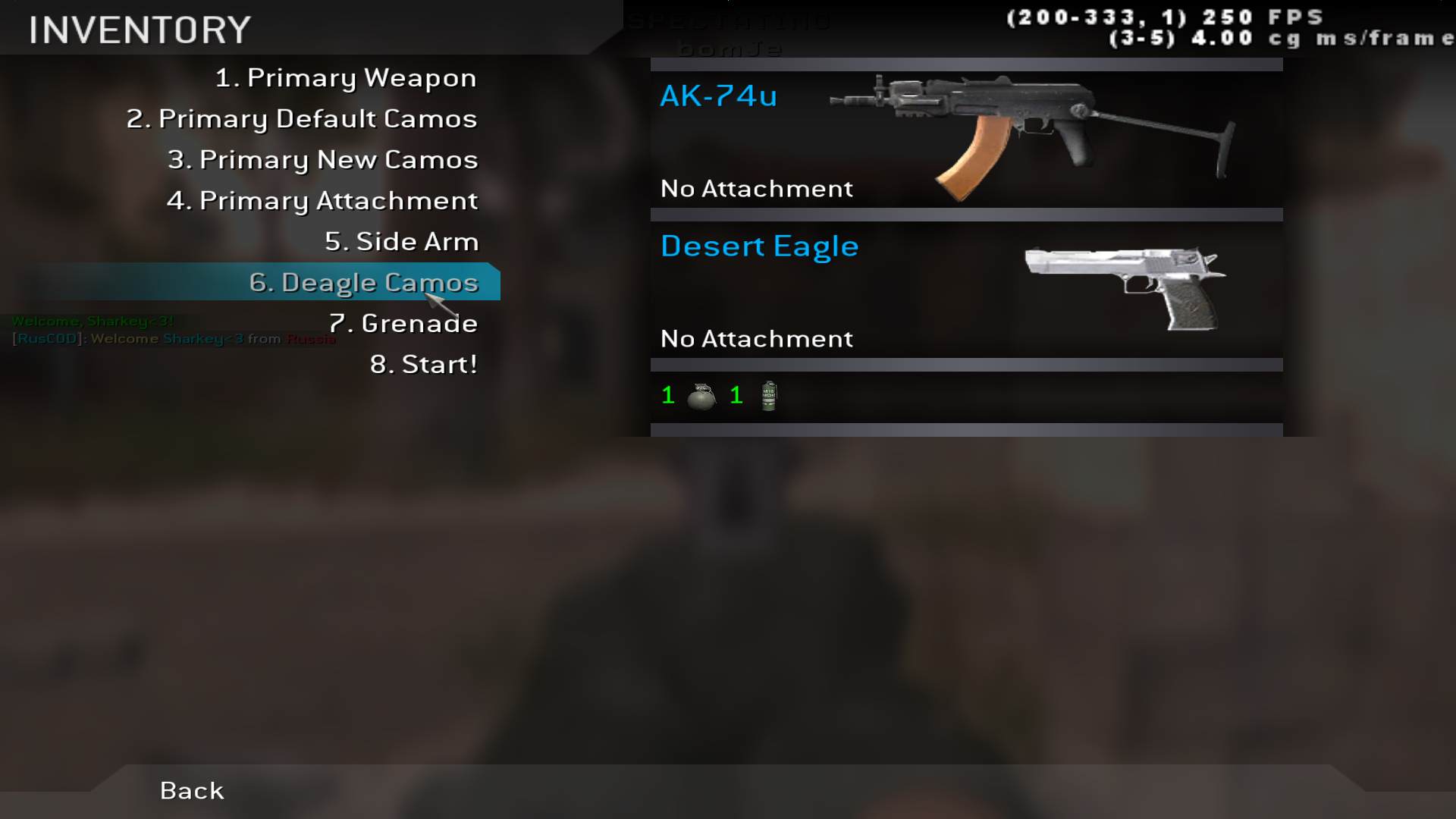Choose Primary New Camos option

(x=322, y=160)
